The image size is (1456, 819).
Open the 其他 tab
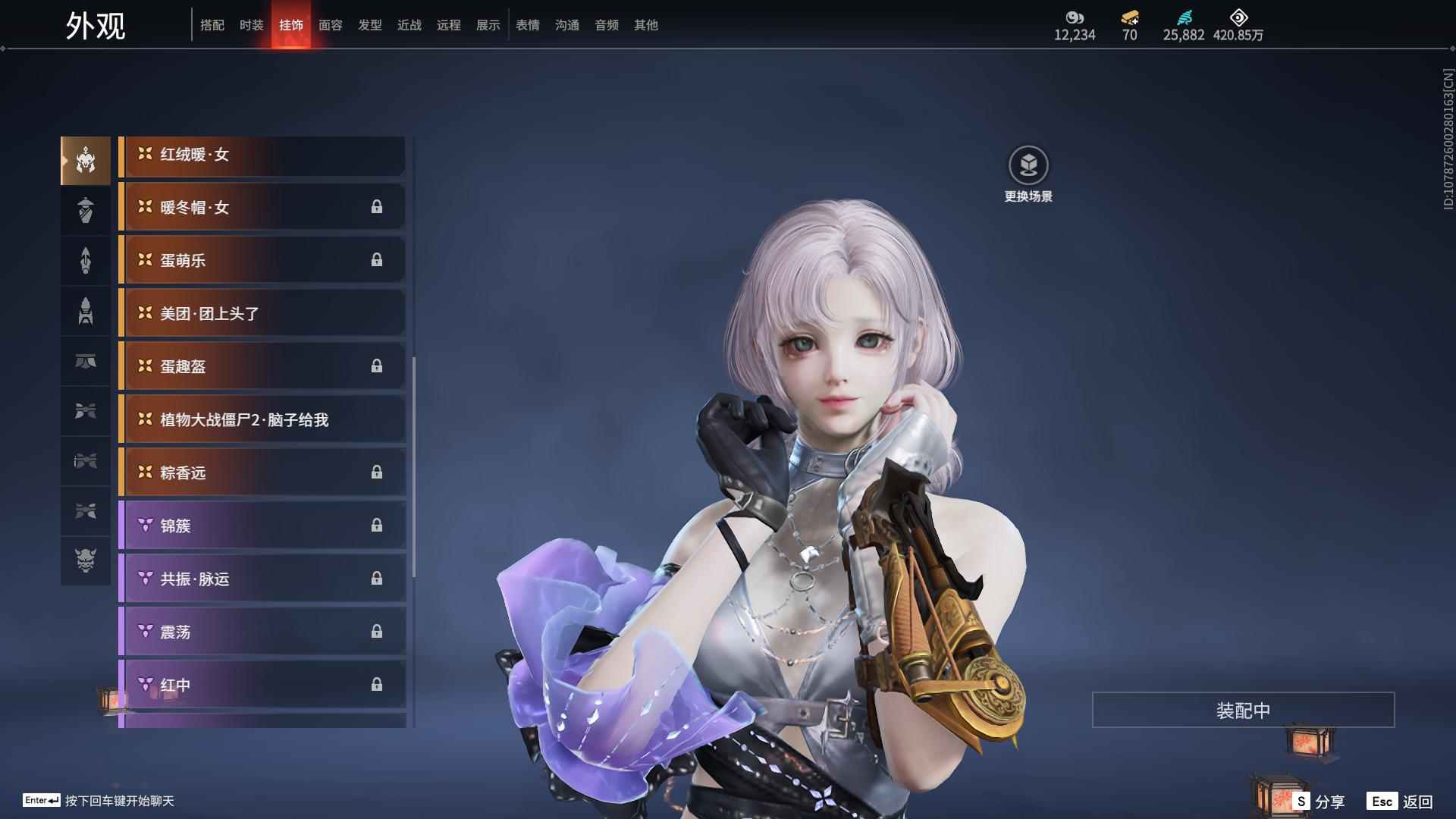(645, 25)
